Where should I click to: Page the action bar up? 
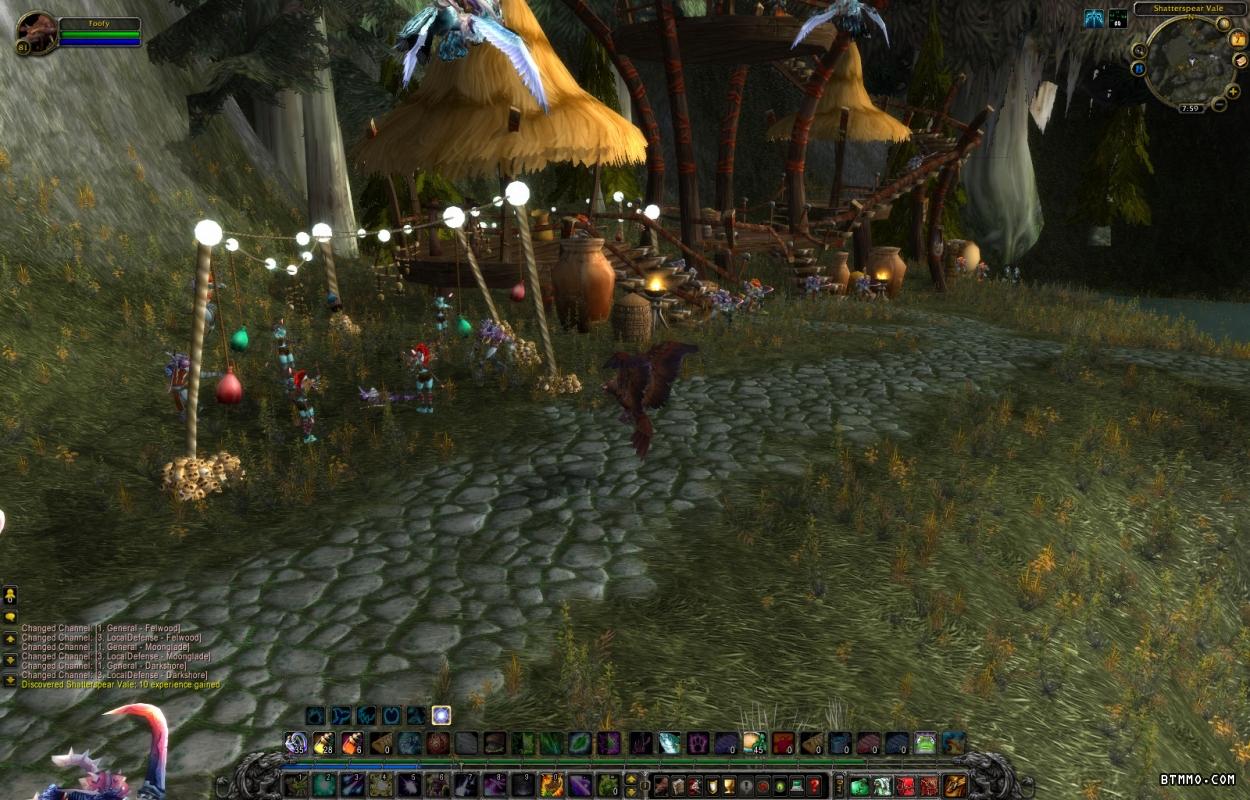632,779
